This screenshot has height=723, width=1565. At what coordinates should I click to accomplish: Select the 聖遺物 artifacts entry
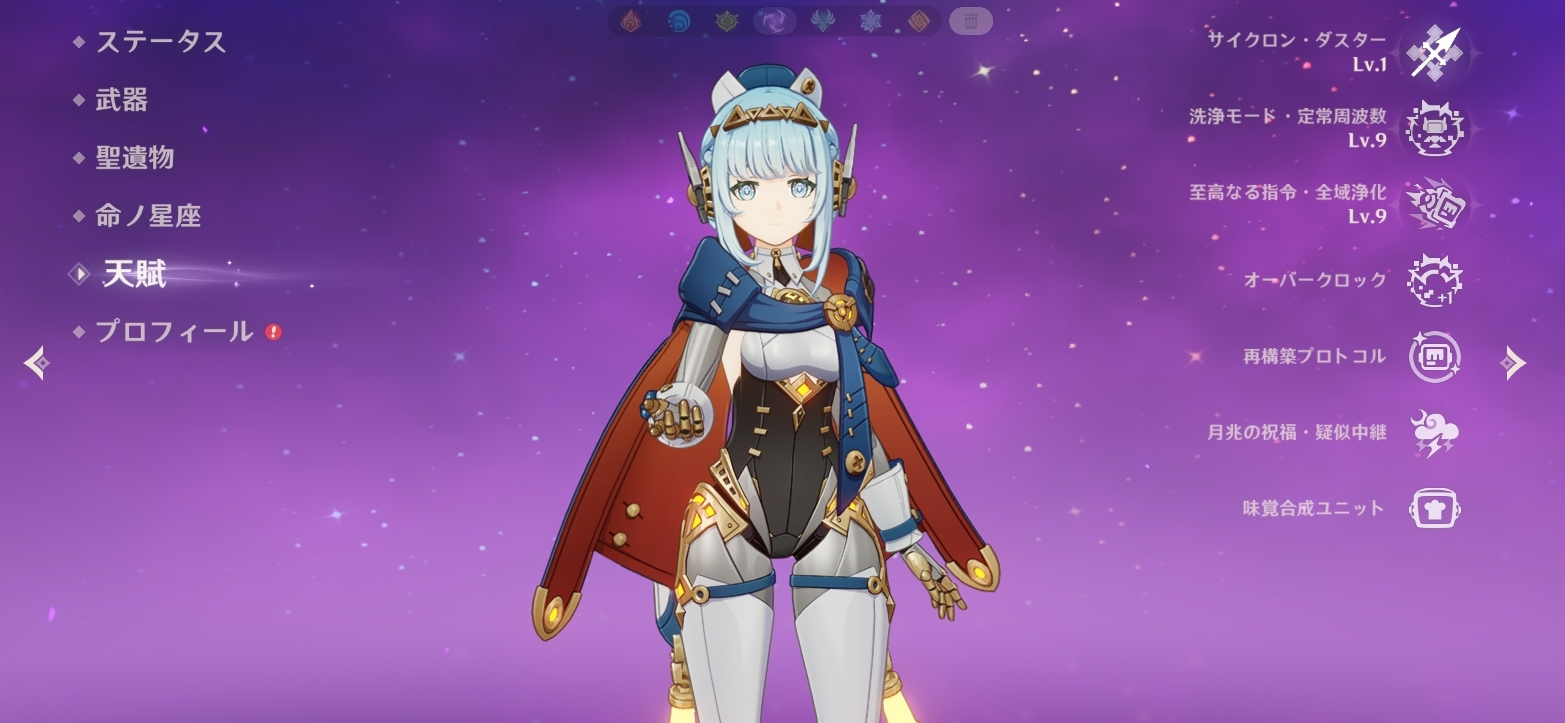(x=134, y=158)
